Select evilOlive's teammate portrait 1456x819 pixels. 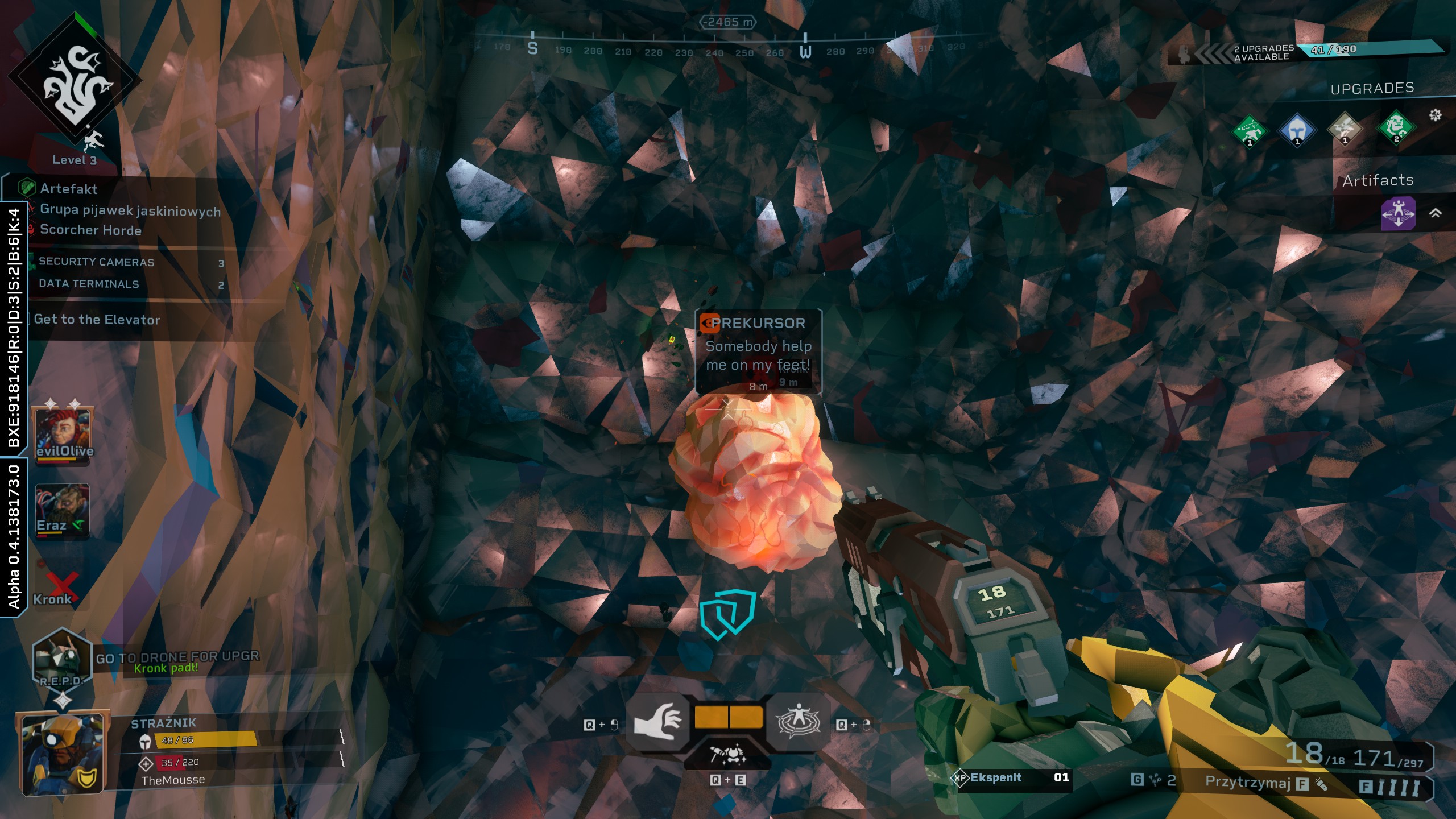click(x=63, y=434)
